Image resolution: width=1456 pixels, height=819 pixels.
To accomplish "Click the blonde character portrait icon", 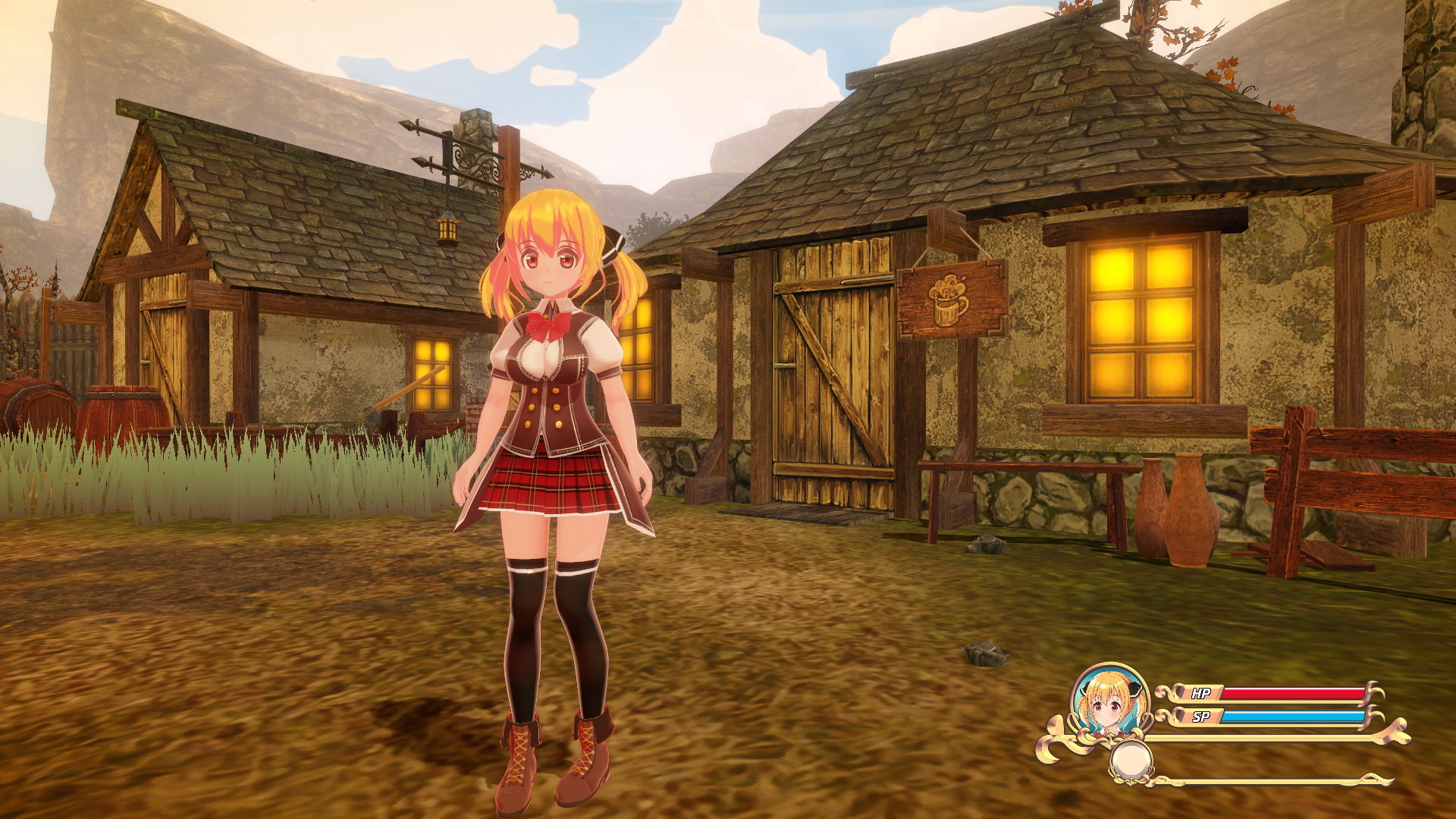I will (x=1109, y=703).
